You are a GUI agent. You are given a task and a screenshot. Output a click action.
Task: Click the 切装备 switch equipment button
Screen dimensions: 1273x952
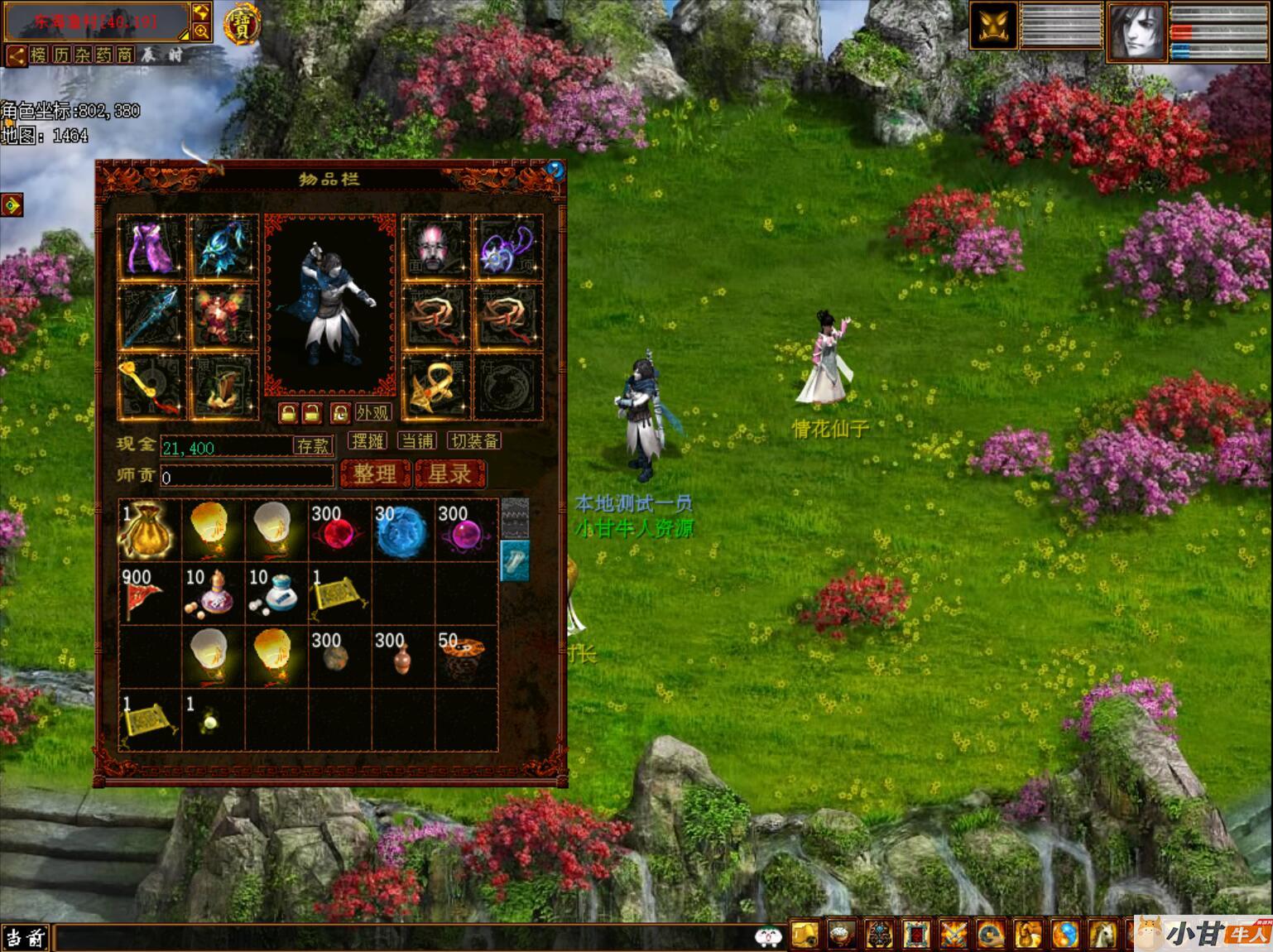(474, 441)
